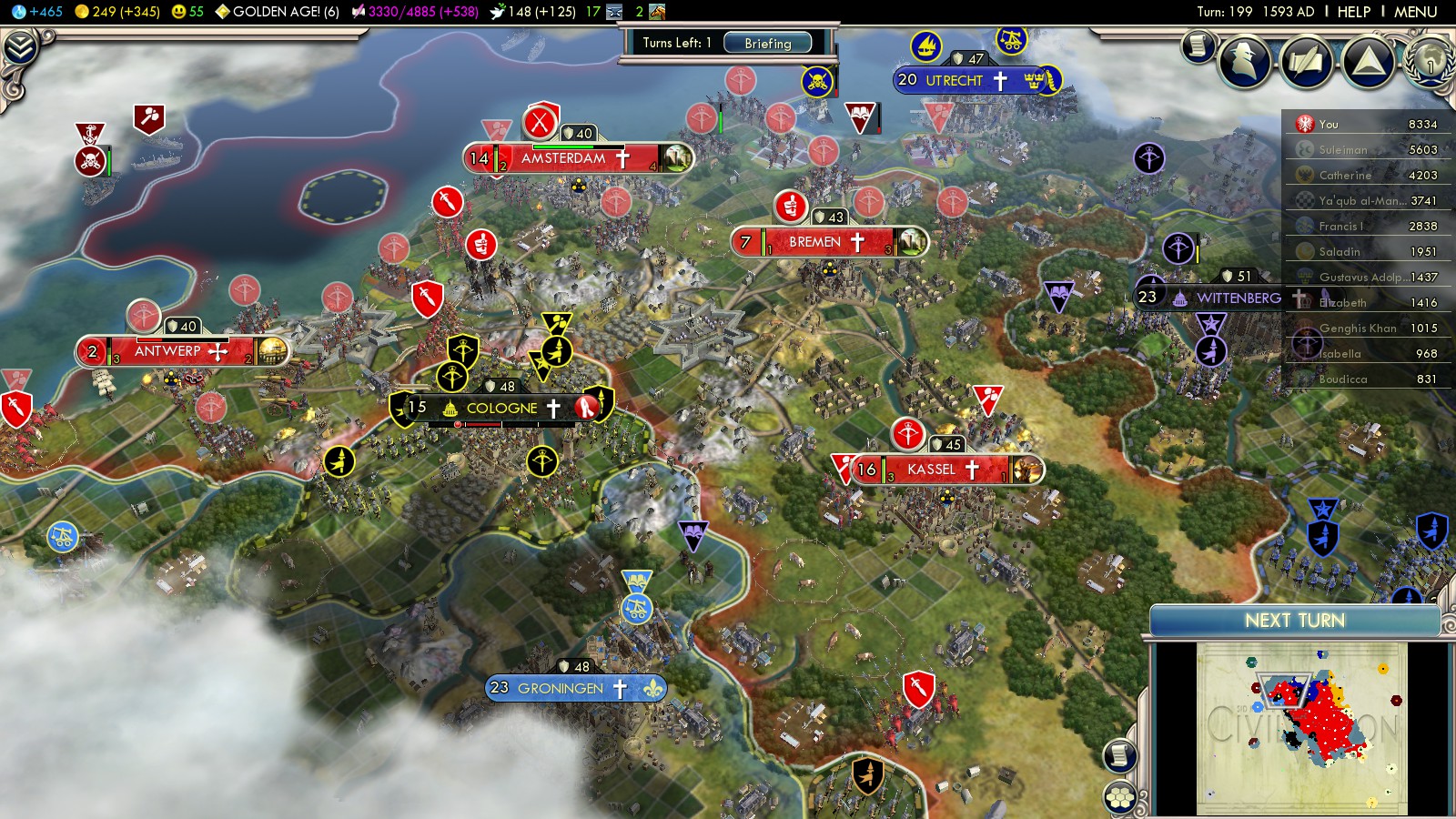The width and height of the screenshot is (1456, 819).
Task: Click the gold treasury readout in top bar
Action: 118,12
